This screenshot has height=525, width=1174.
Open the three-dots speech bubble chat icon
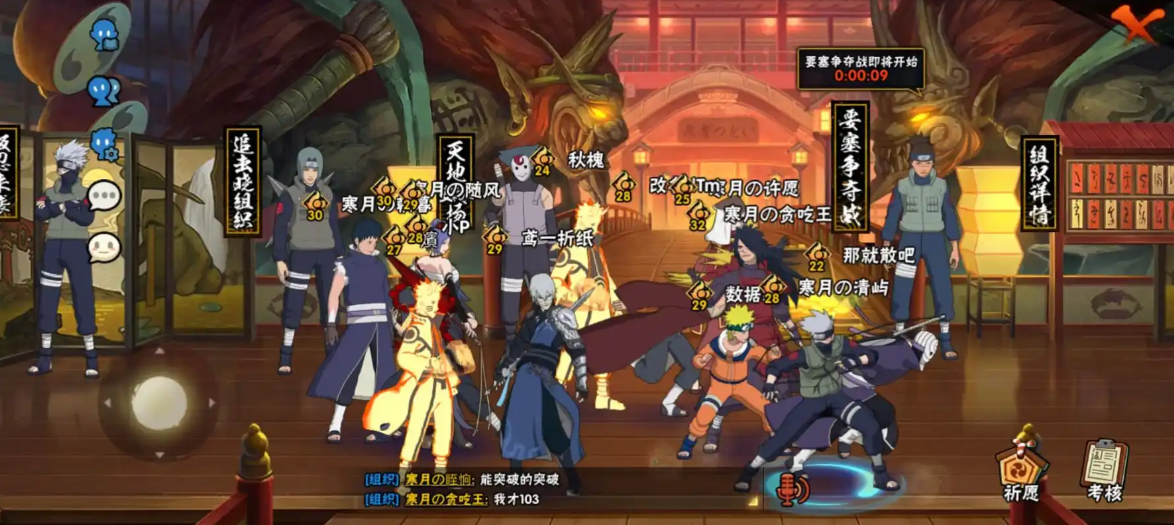point(103,195)
